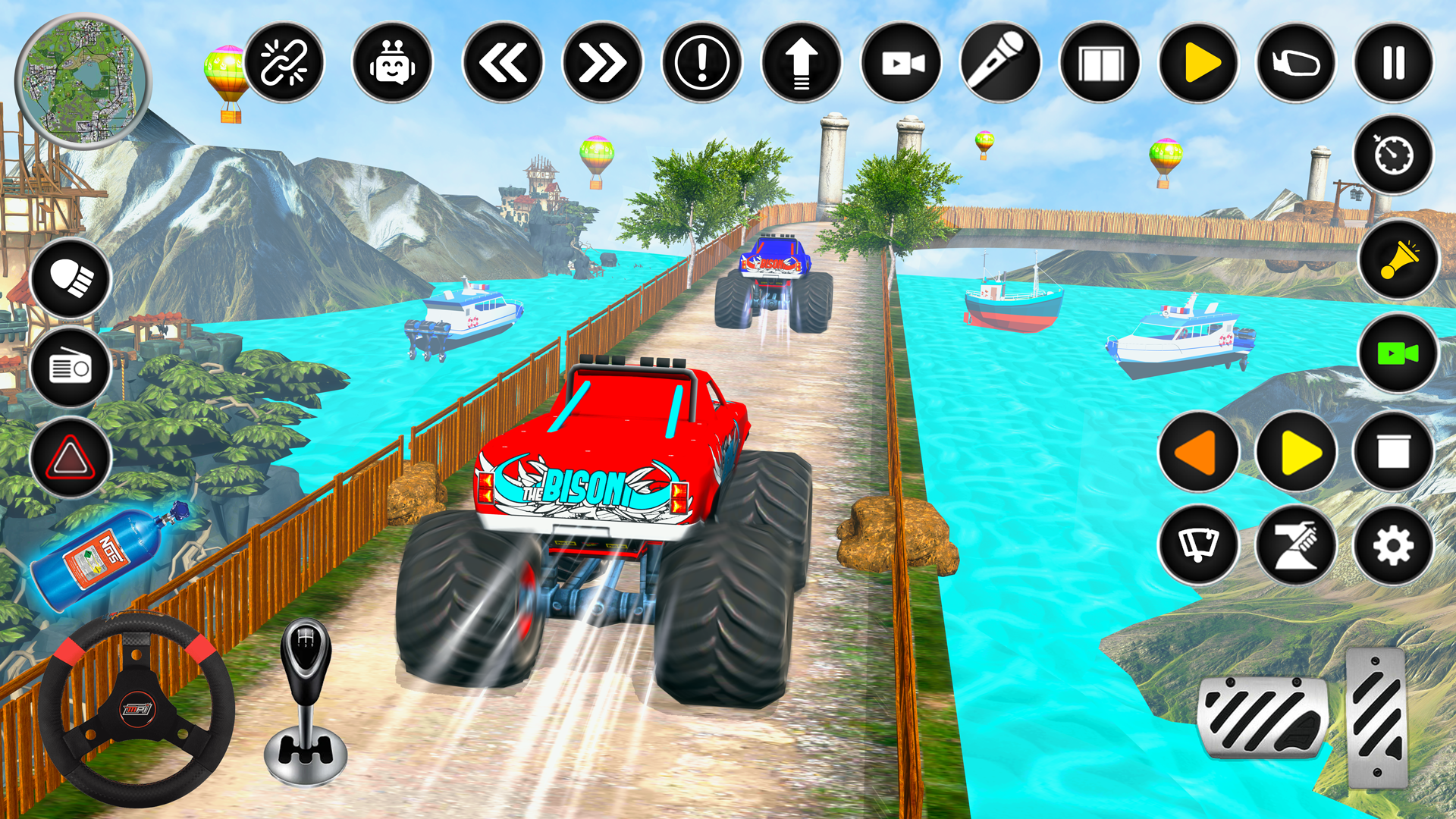Pause the game

coord(1394,62)
